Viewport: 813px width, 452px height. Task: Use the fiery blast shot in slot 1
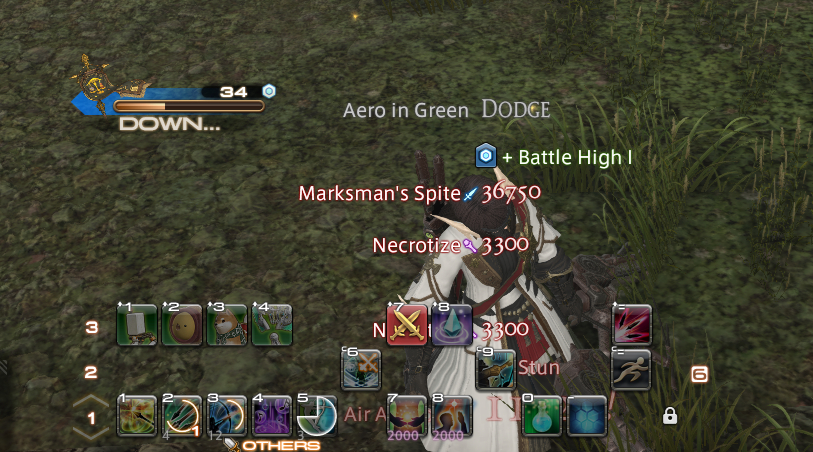point(136,415)
